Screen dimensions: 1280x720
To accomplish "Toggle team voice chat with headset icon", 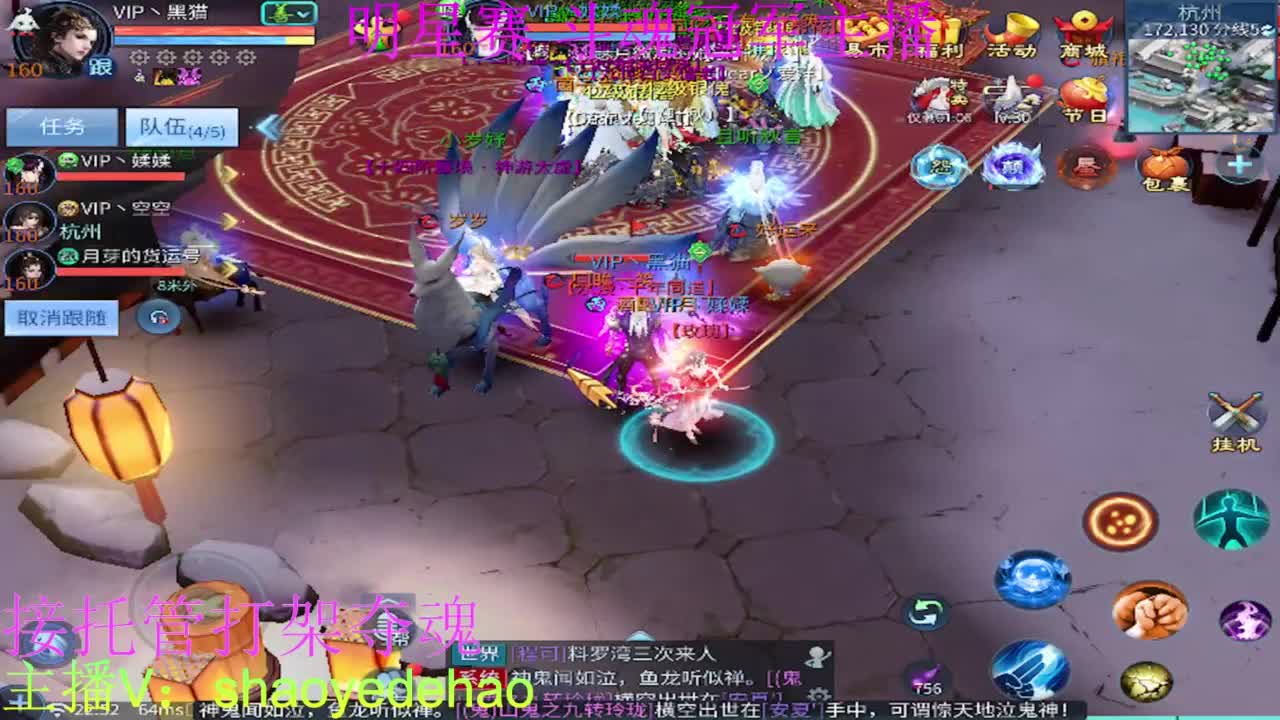I will click(157, 318).
